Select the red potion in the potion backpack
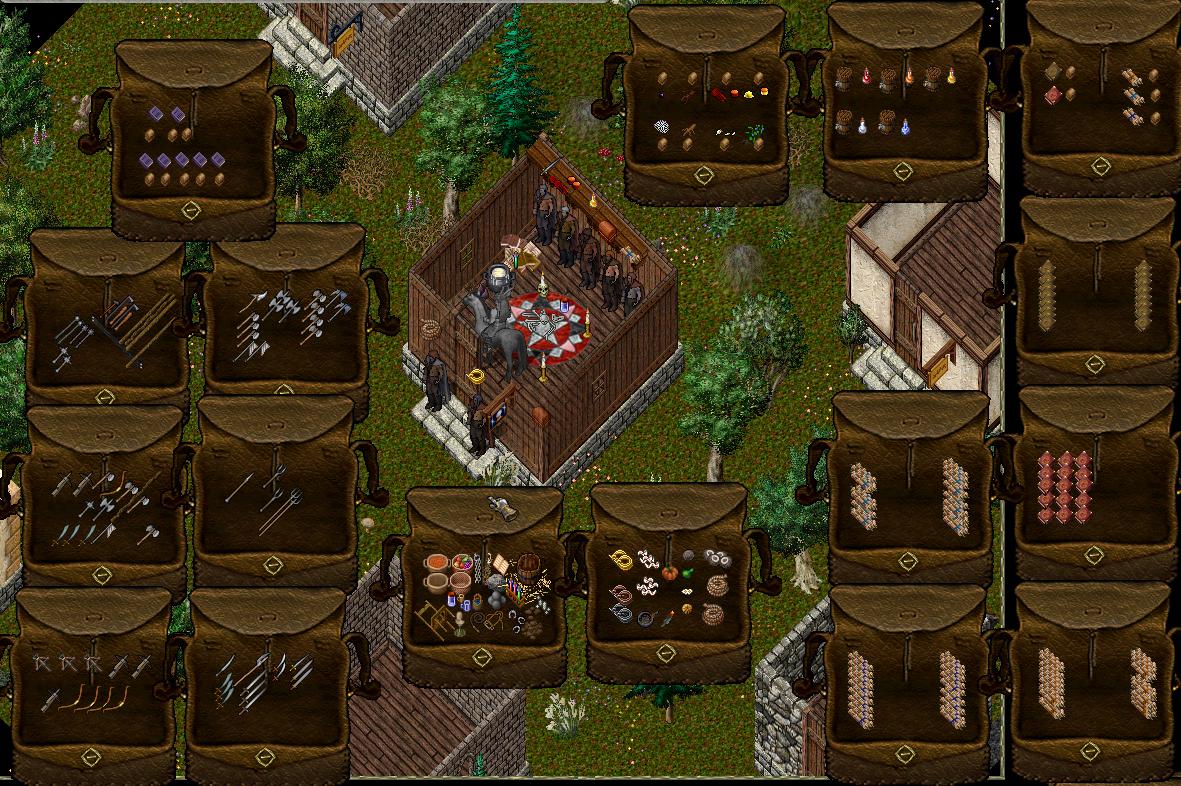1181x786 pixels. (x=866, y=76)
